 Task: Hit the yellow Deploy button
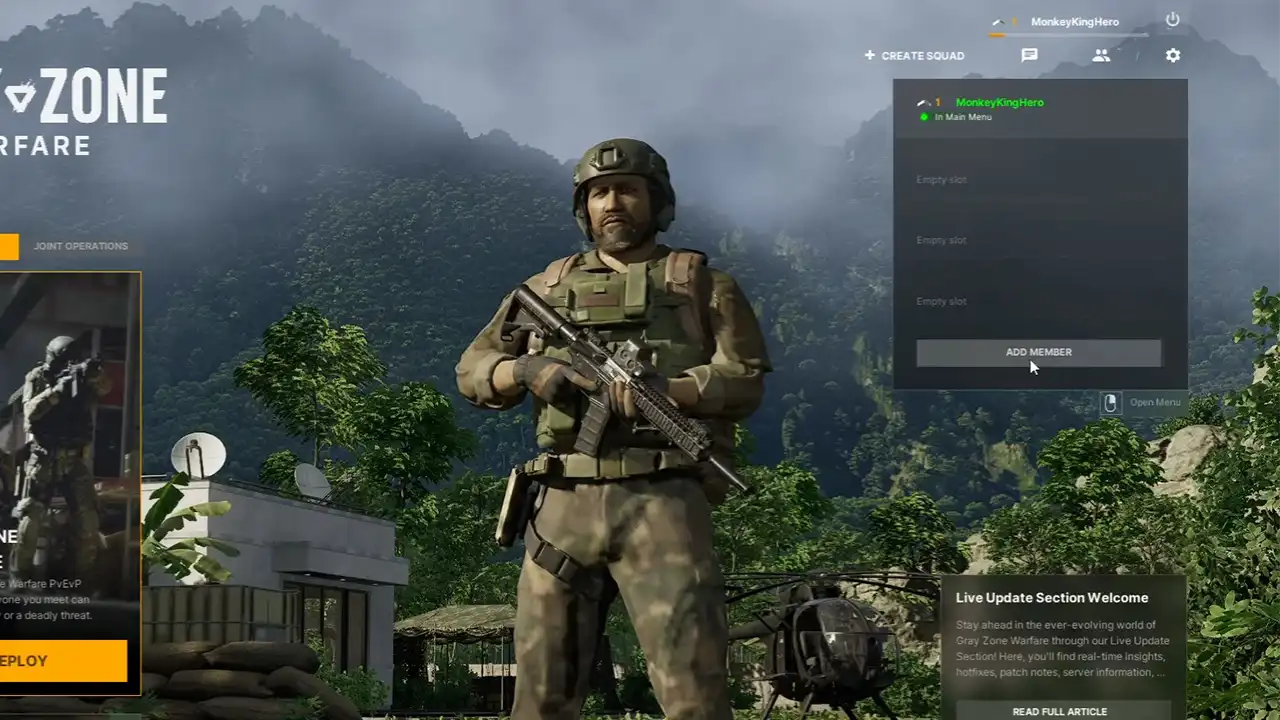point(62,661)
